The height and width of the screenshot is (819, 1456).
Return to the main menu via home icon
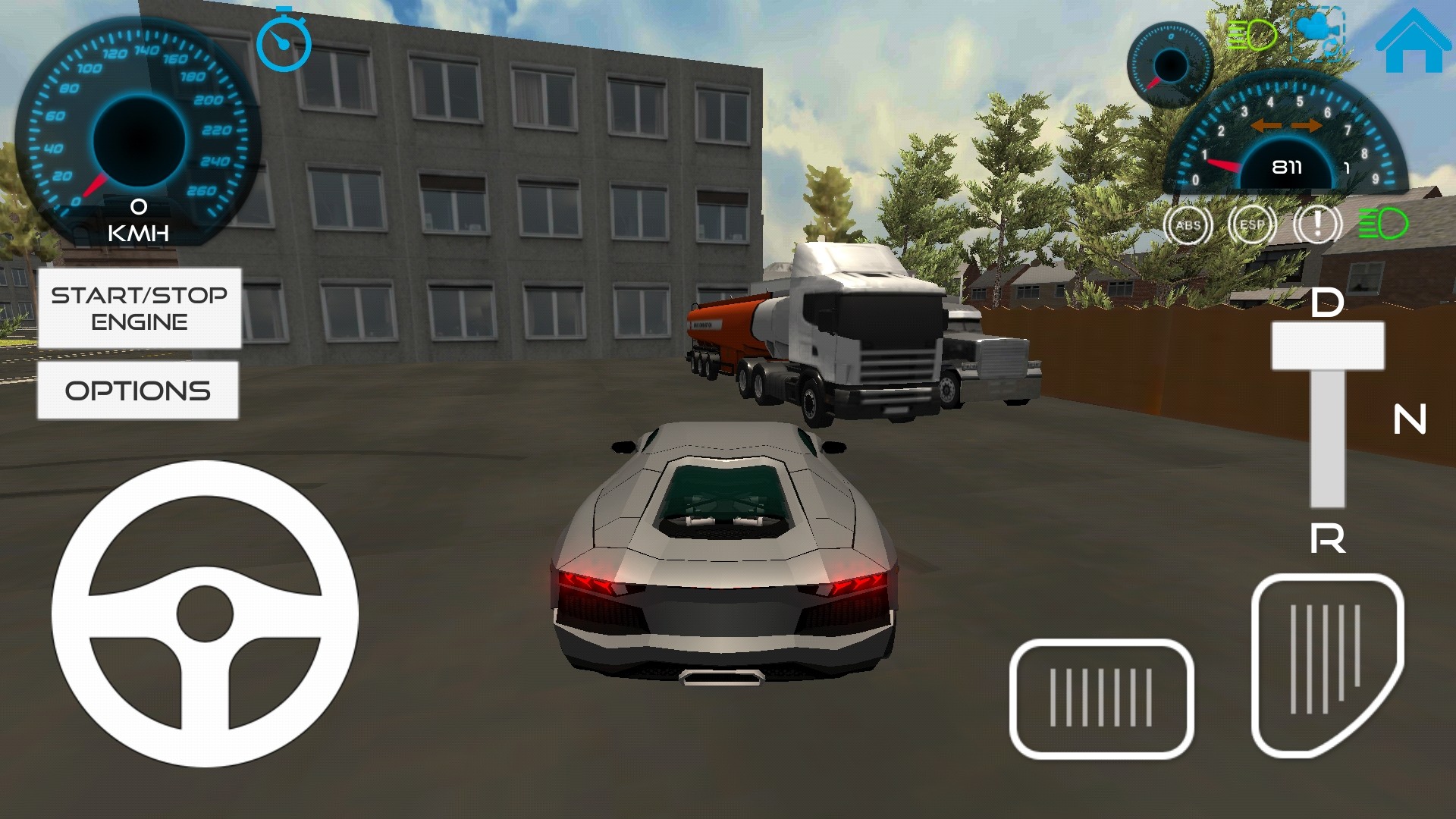(x=1413, y=42)
